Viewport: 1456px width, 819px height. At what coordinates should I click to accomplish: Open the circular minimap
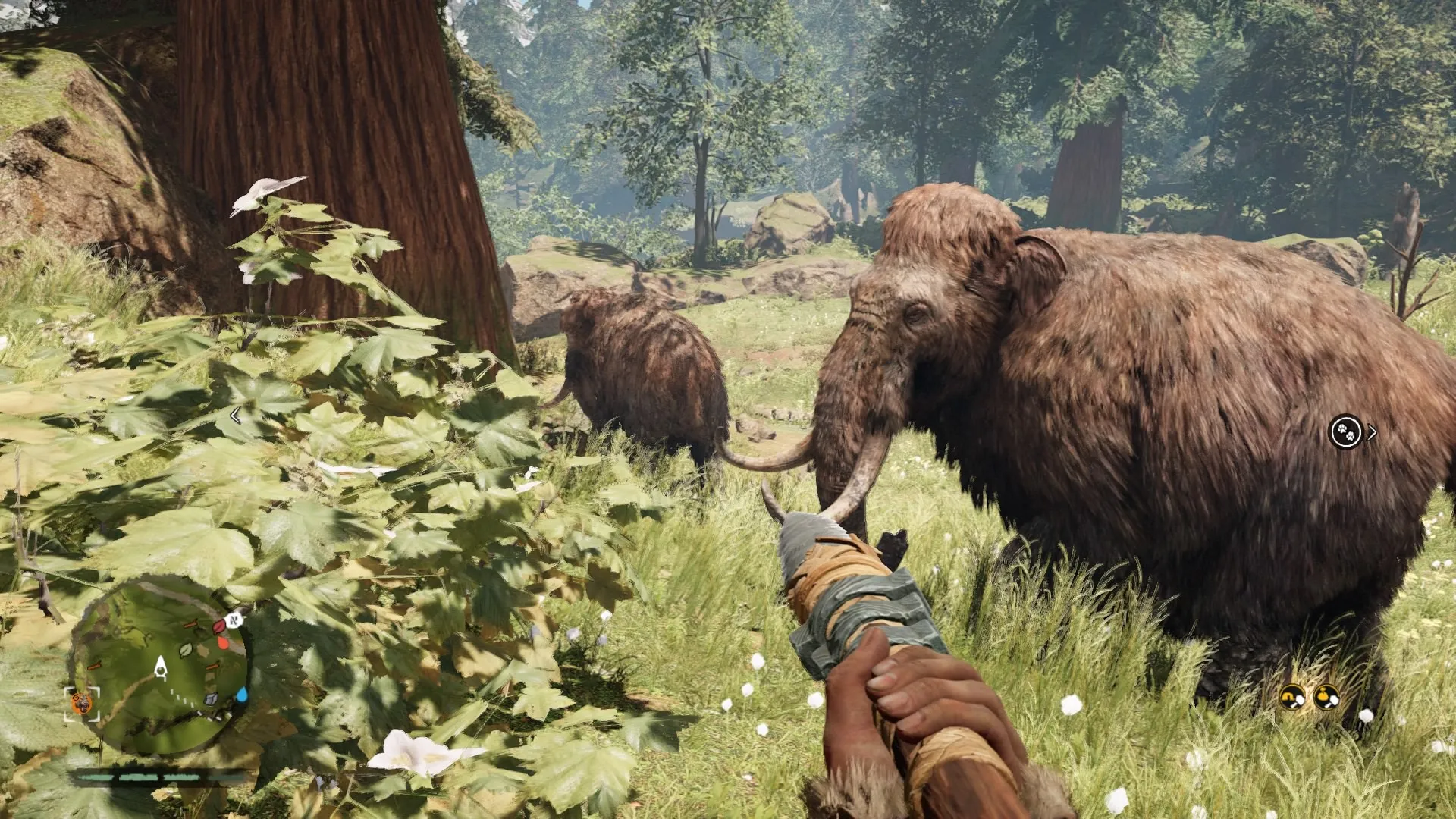click(x=159, y=667)
